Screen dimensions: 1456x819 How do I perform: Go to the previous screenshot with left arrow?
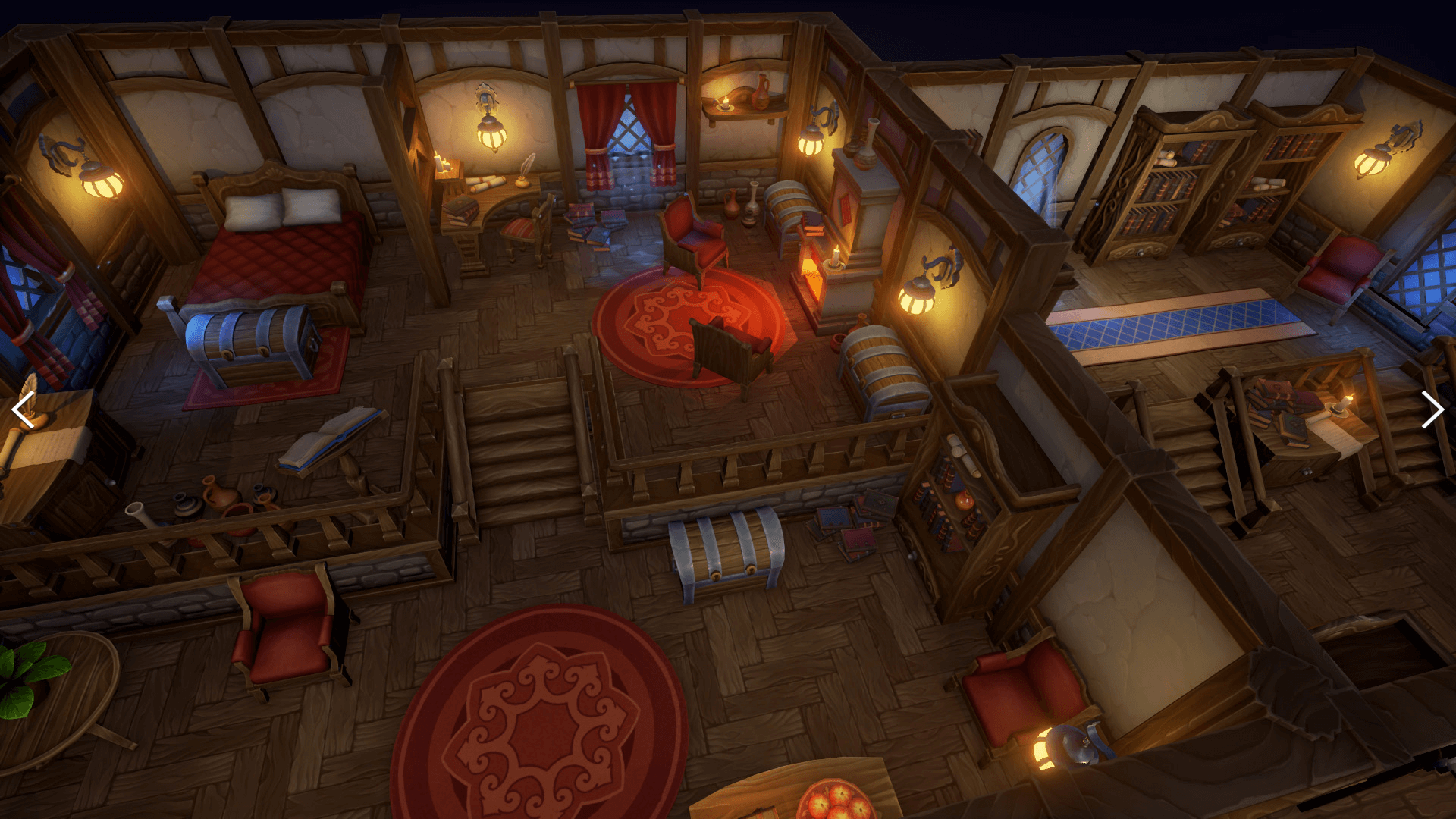[x=24, y=410]
